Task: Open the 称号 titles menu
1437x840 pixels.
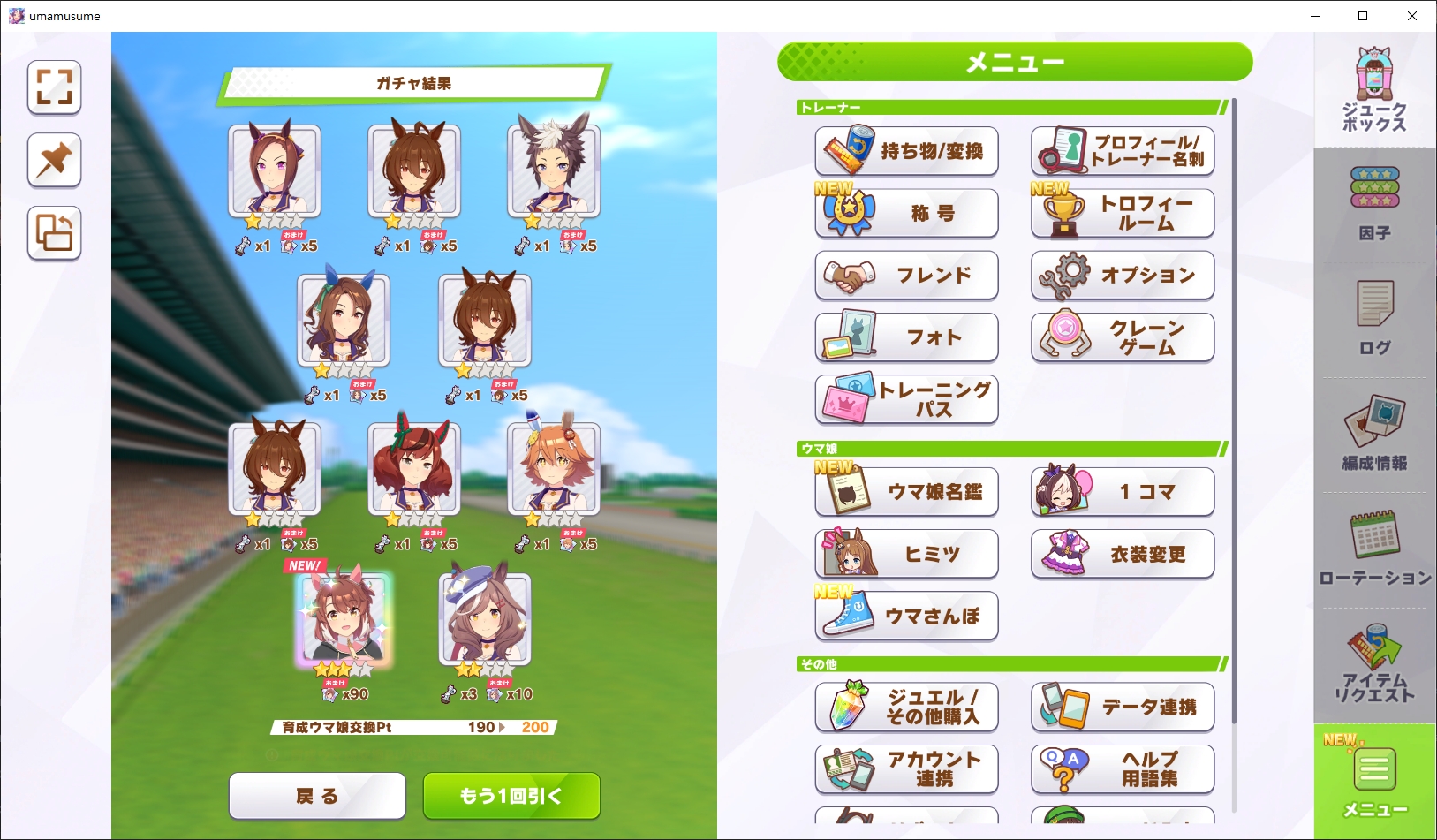Action: [x=906, y=213]
